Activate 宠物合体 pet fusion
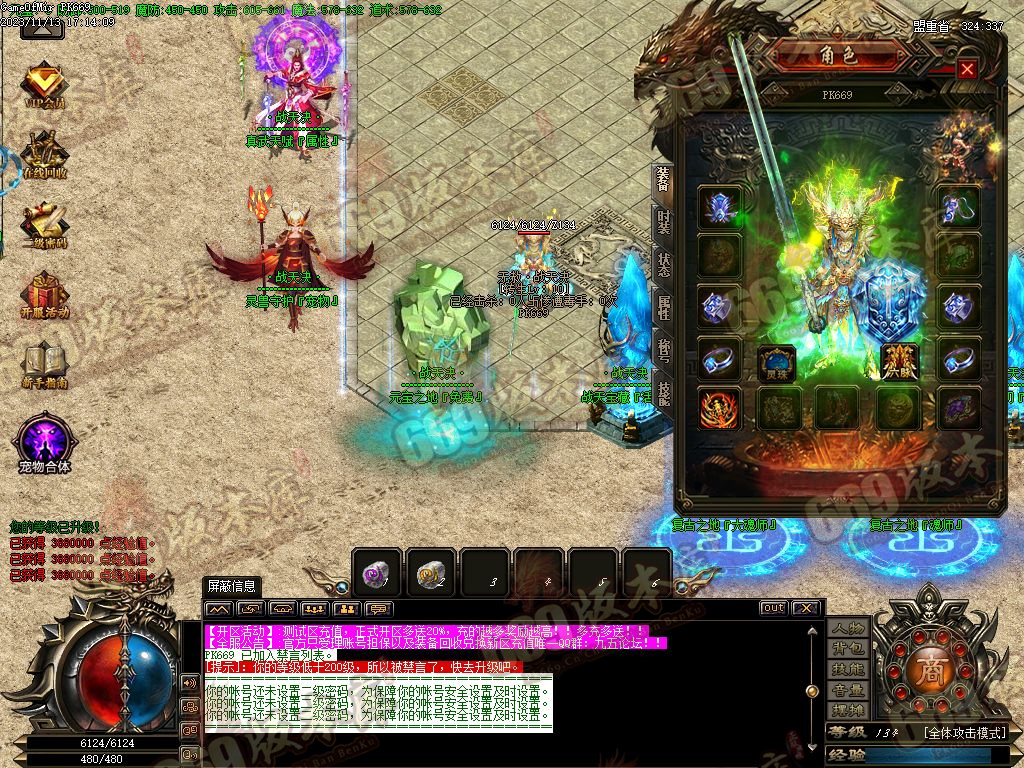Image resolution: width=1024 pixels, height=768 pixels. coord(44,440)
